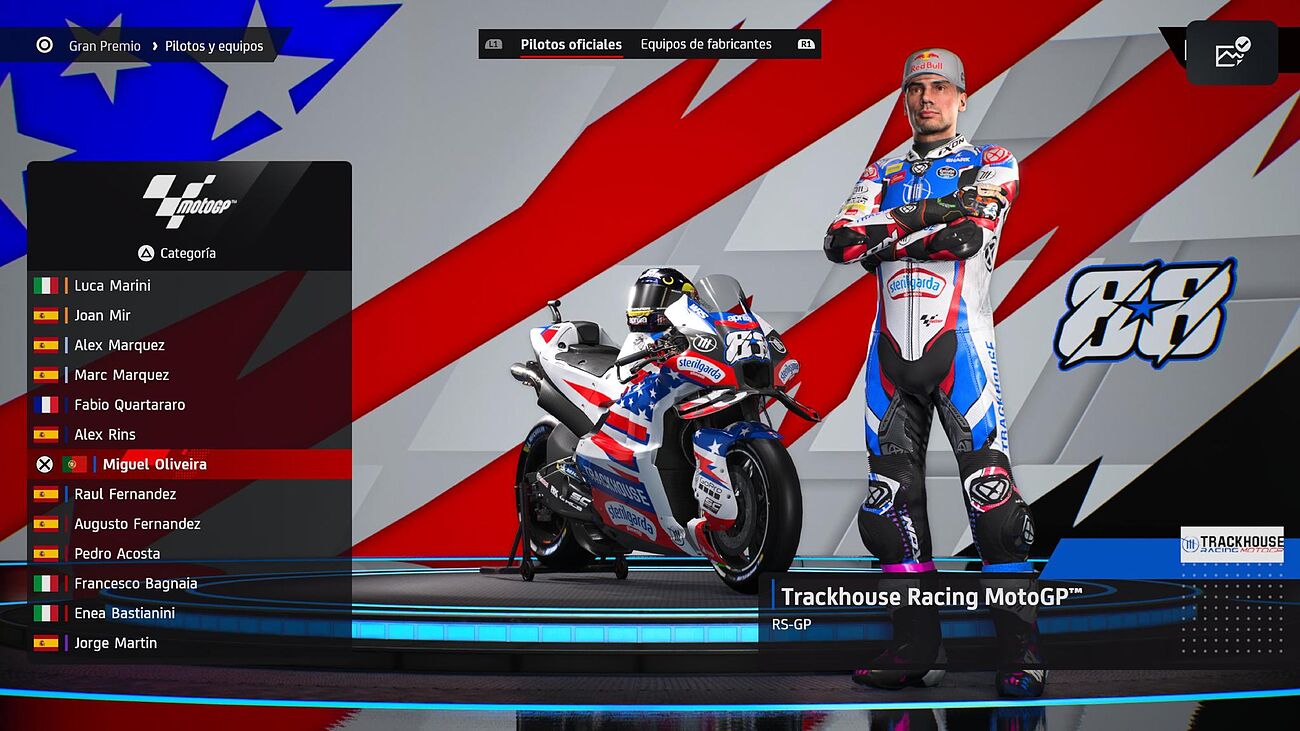Open the chart icon panel at top right

point(1232,53)
